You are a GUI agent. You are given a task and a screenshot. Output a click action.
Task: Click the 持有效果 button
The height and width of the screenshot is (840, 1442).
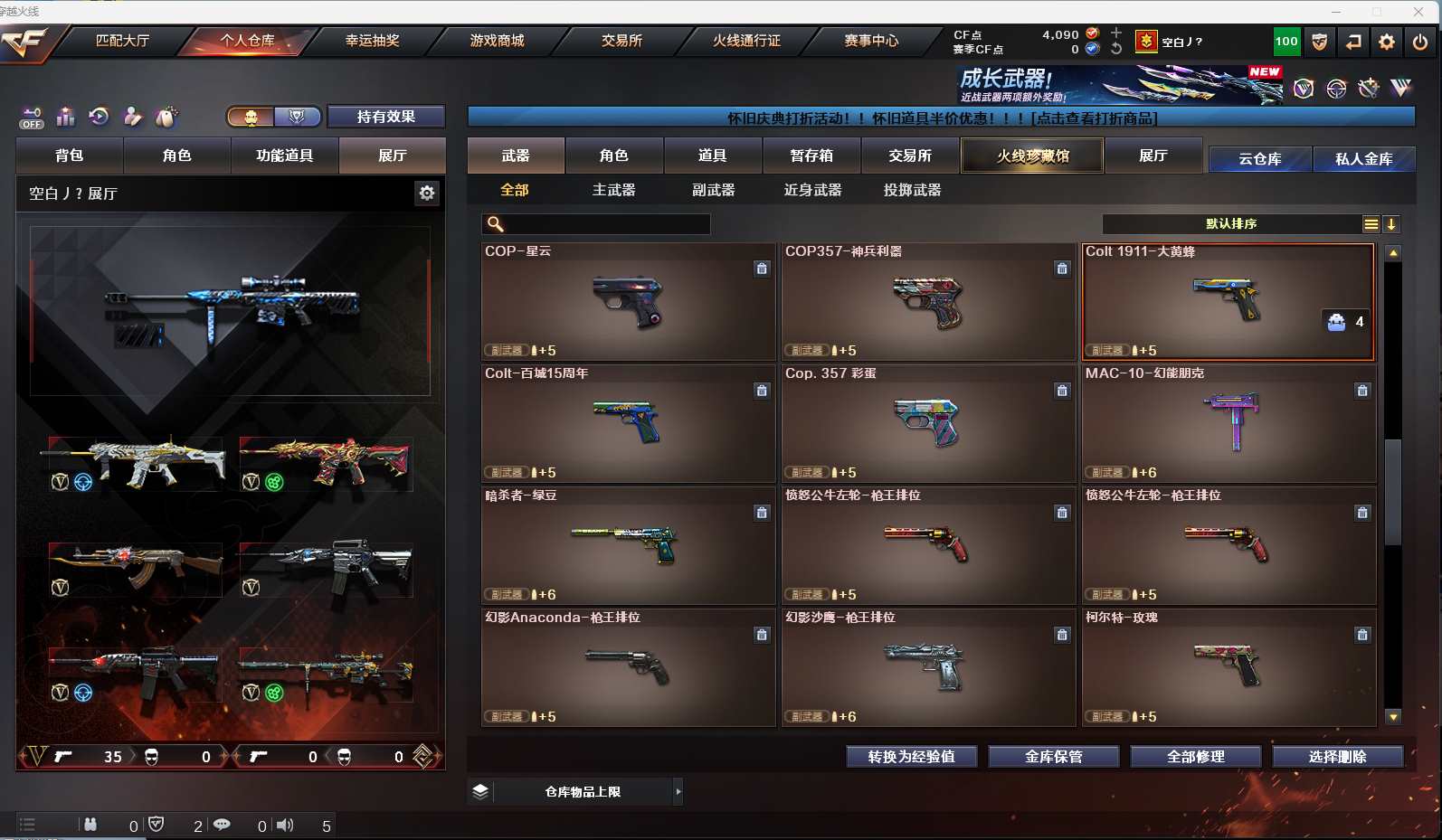point(385,117)
